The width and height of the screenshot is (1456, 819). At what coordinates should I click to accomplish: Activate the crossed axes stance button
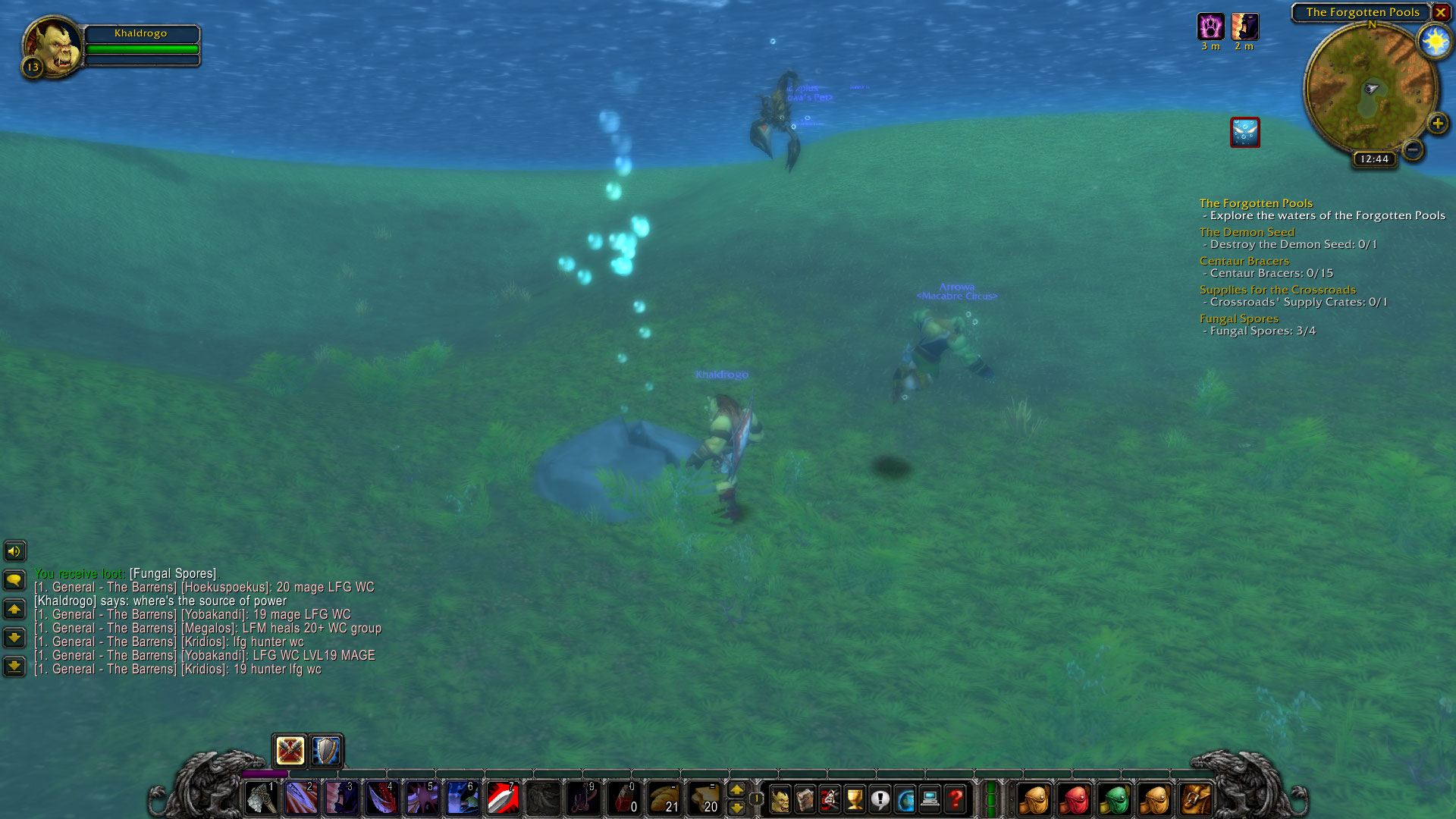[290, 751]
